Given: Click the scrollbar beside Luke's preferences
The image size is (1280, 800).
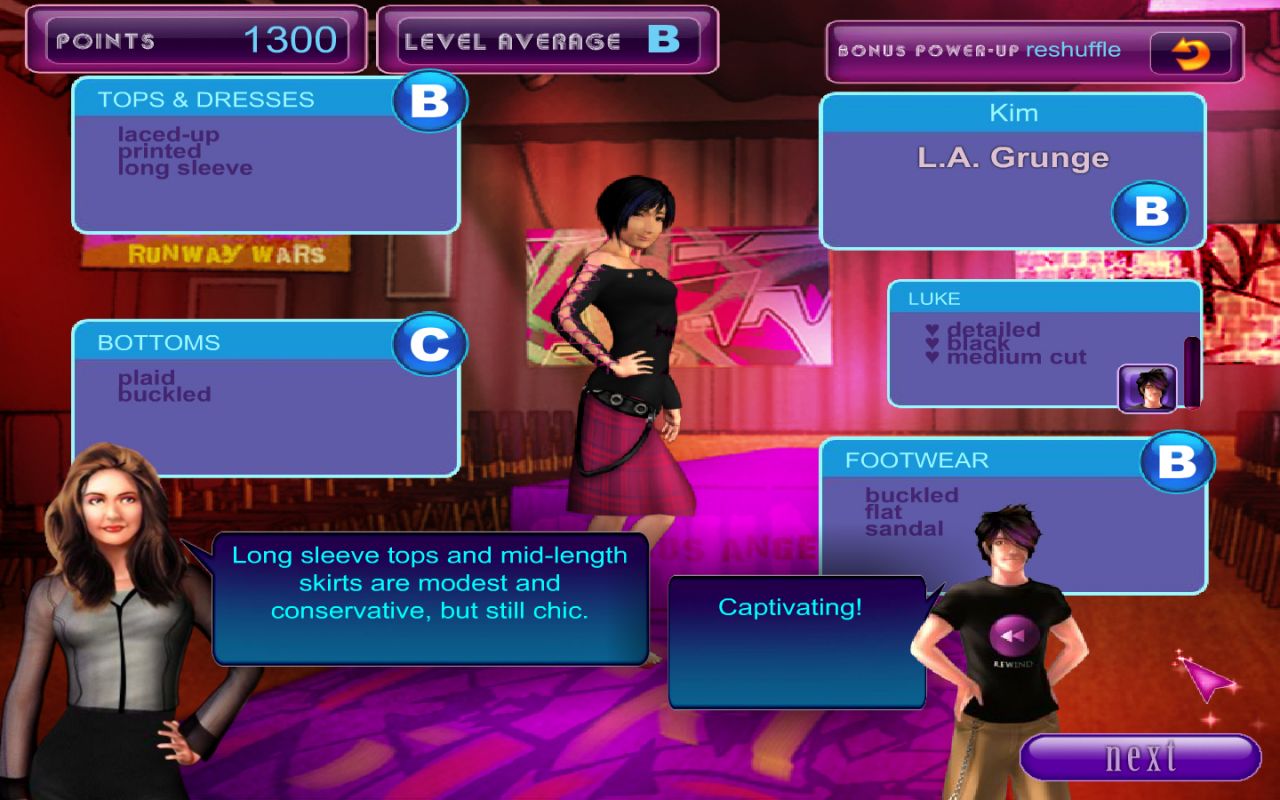Looking at the screenshot, I should coord(1192,372).
